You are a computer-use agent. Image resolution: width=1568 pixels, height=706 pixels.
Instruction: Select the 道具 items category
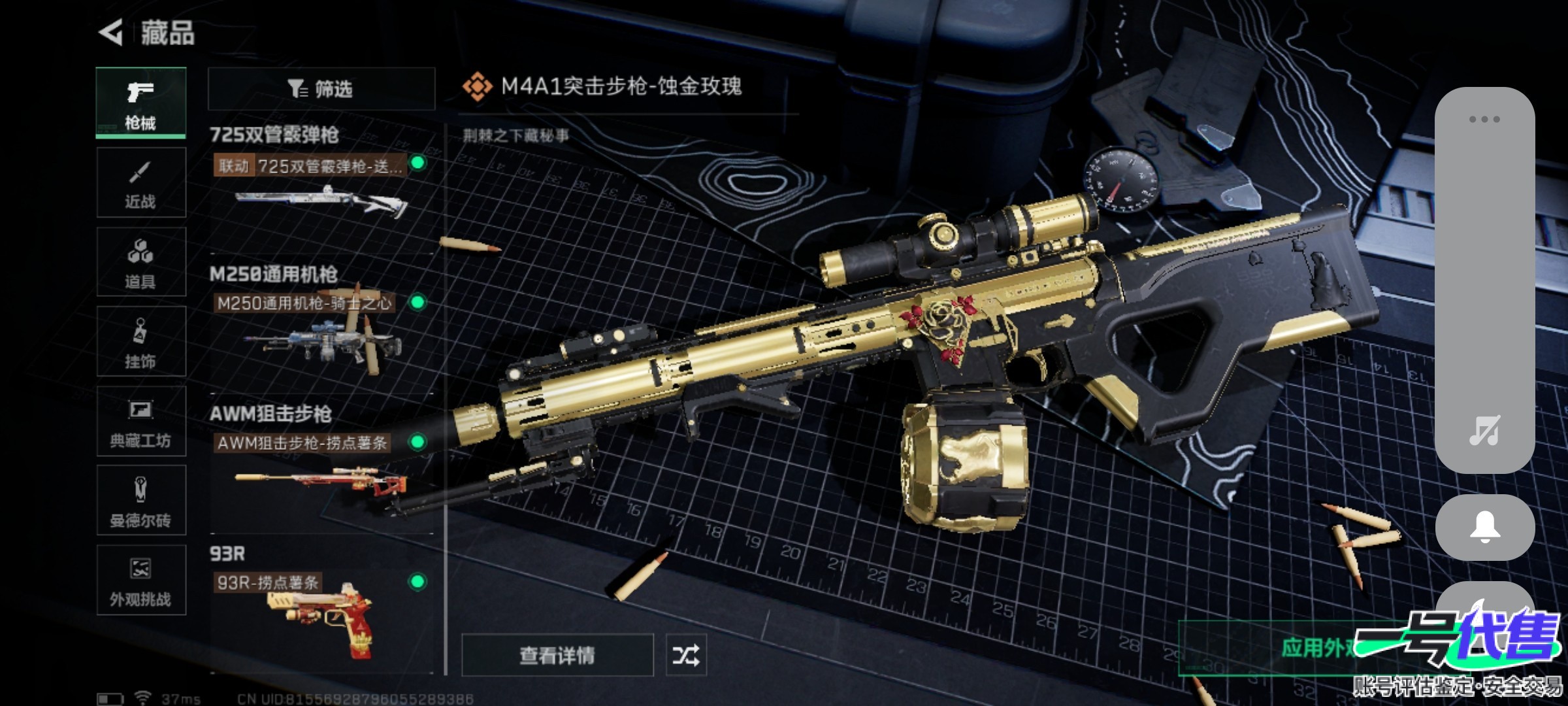140,263
